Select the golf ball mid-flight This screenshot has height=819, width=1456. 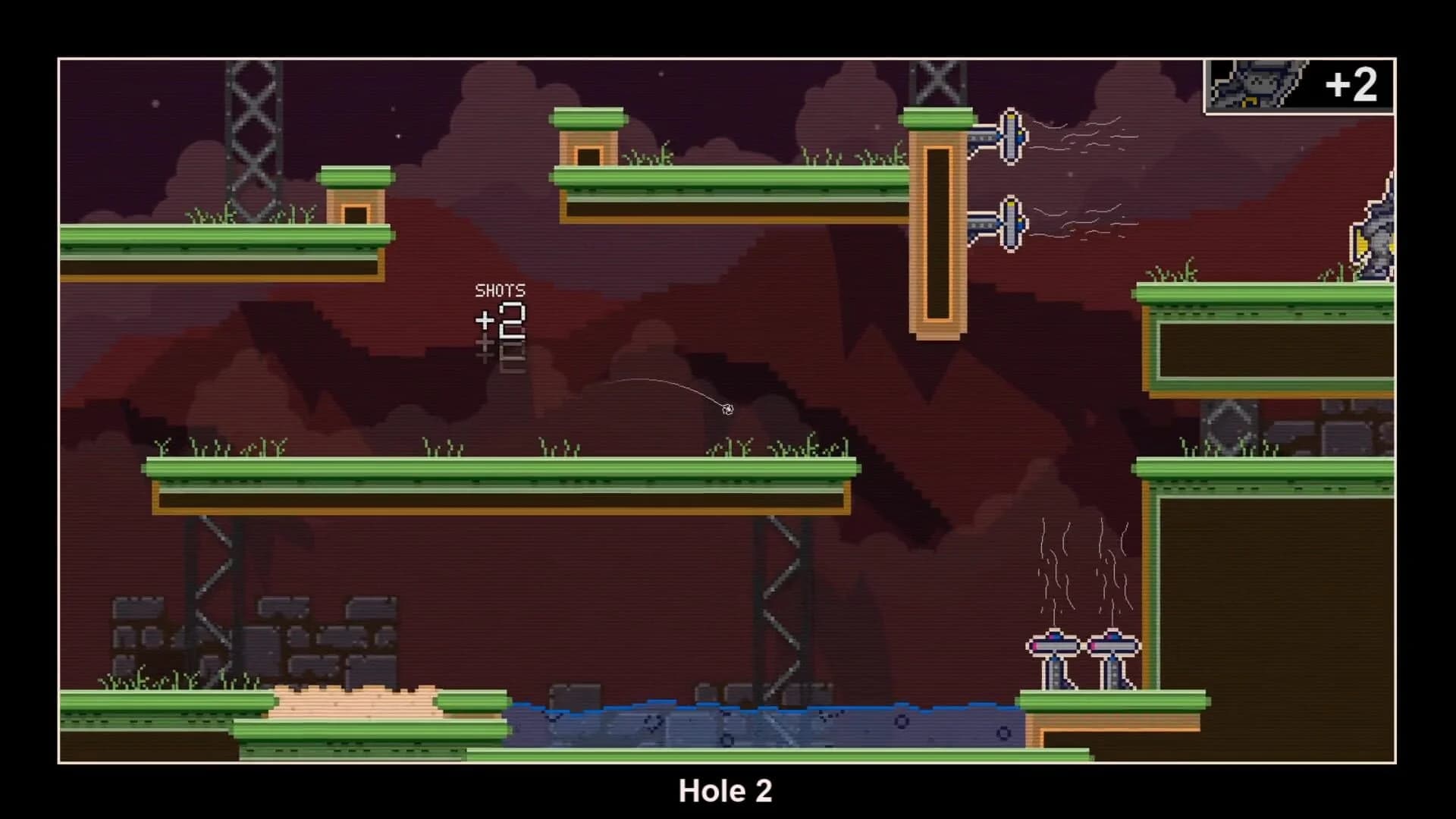pyautogui.click(x=729, y=409)
